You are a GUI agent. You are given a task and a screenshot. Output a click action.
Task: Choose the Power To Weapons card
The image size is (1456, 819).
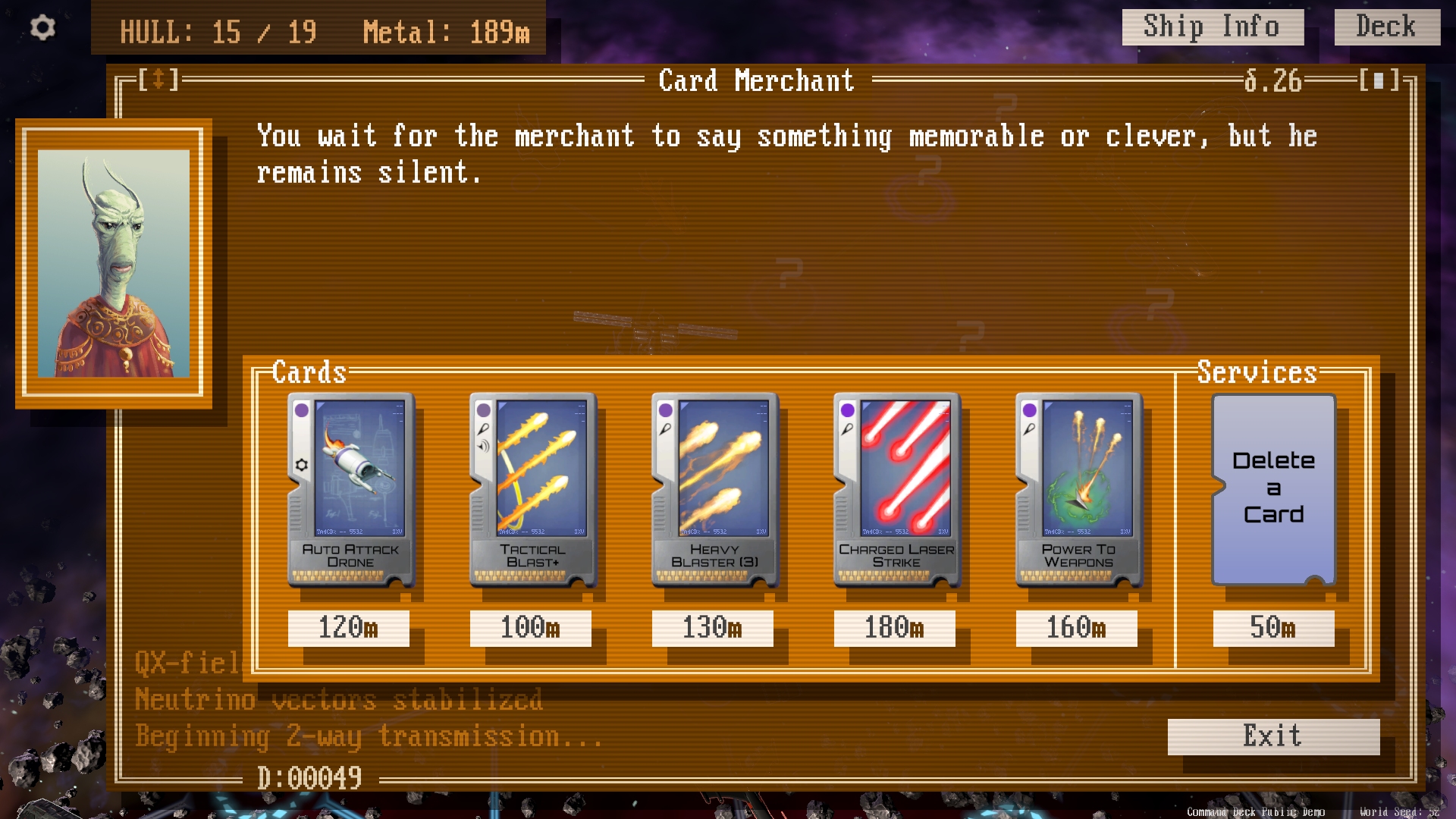coord(1079,489)
